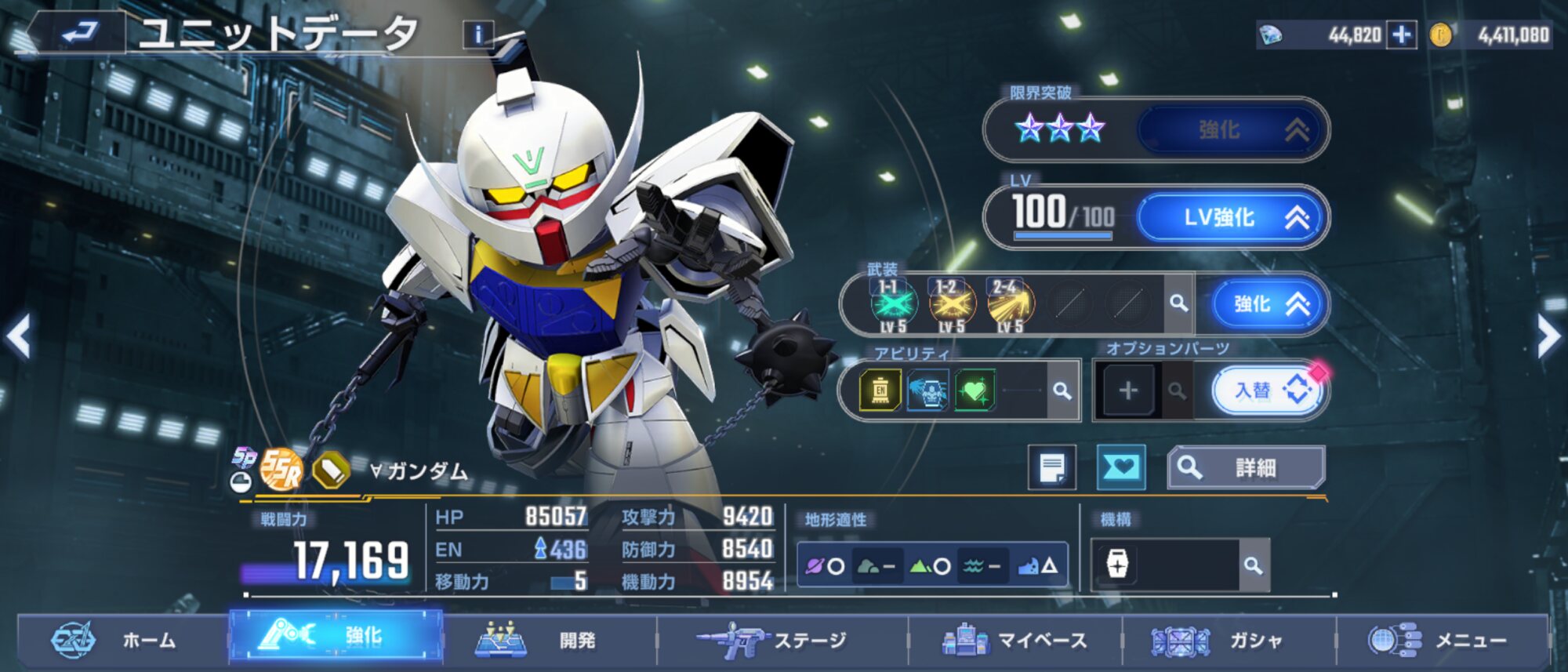Toggle the heart favorite icon
Viewport: 1568px width, 672px height.
tap(1120, 468)
